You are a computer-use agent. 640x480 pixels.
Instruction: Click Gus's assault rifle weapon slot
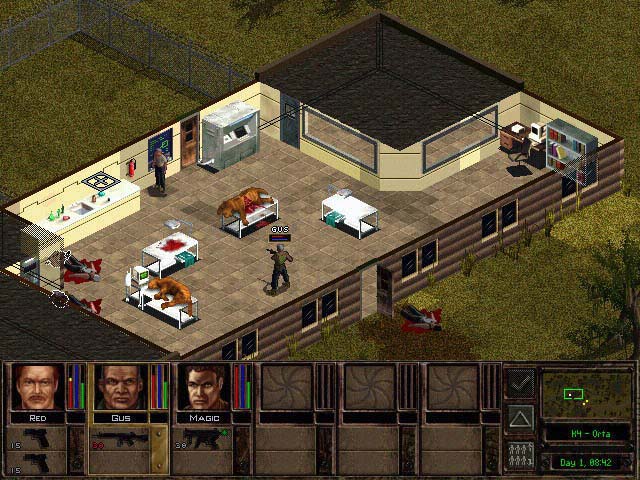tap(121, 439)
